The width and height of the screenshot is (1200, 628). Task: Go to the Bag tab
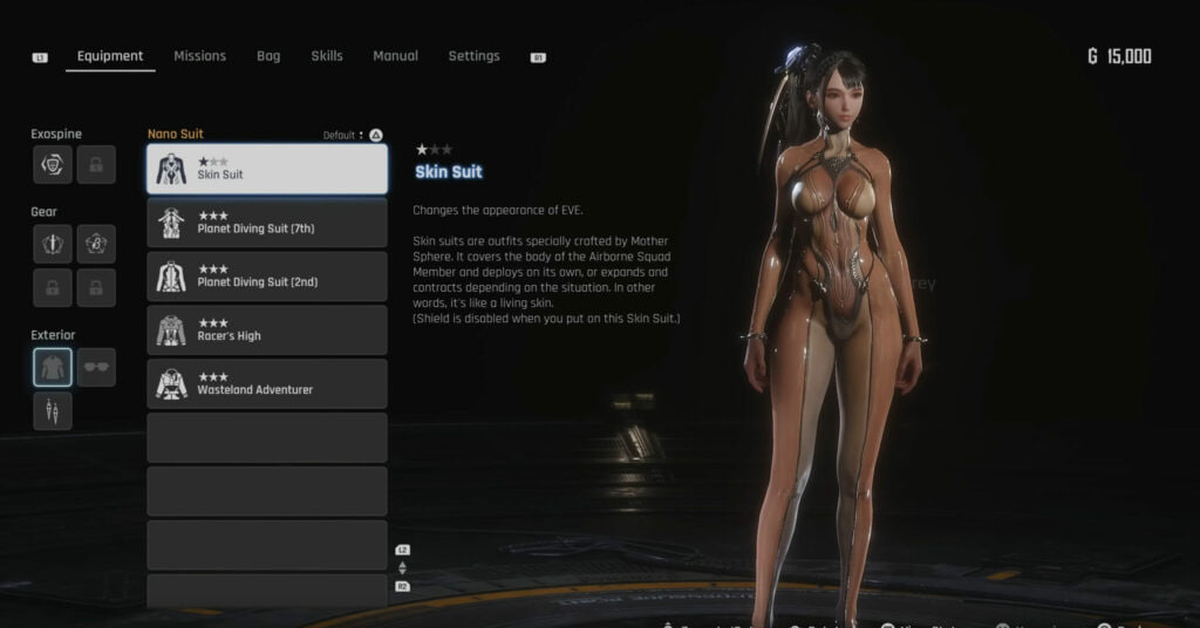(x=268, y=56)
